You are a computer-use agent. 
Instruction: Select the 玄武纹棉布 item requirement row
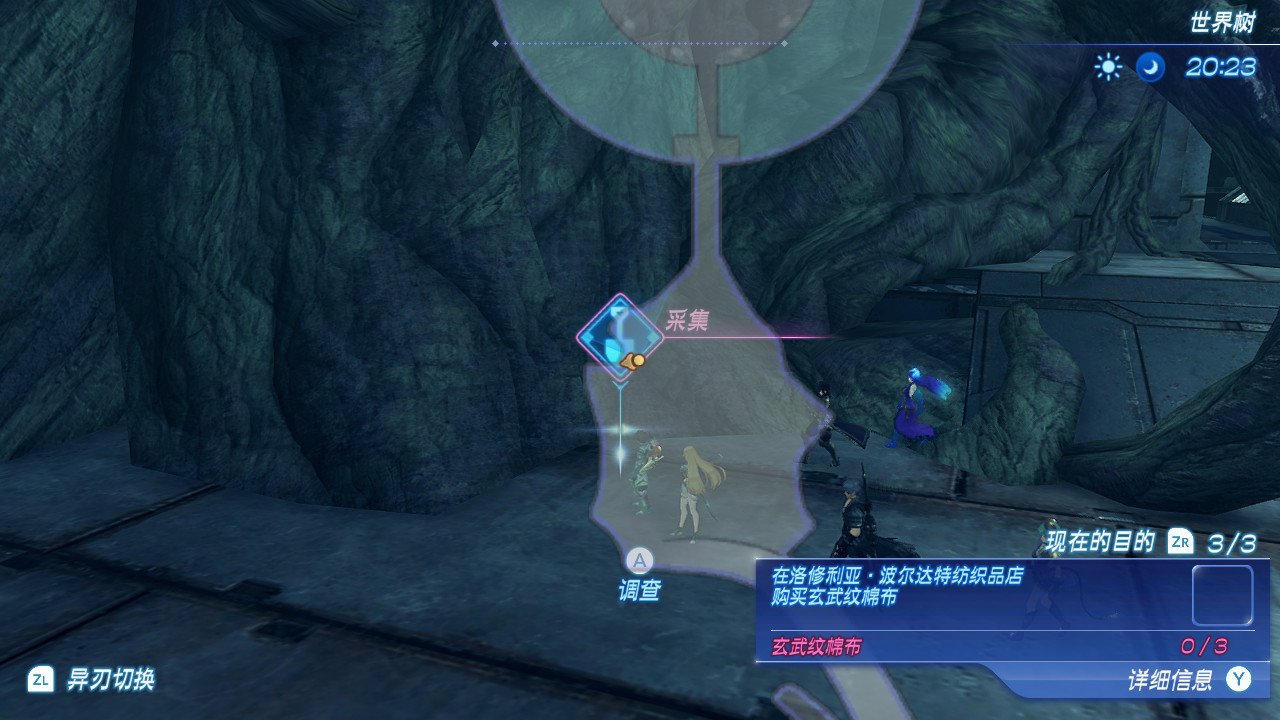(1000, 647)
